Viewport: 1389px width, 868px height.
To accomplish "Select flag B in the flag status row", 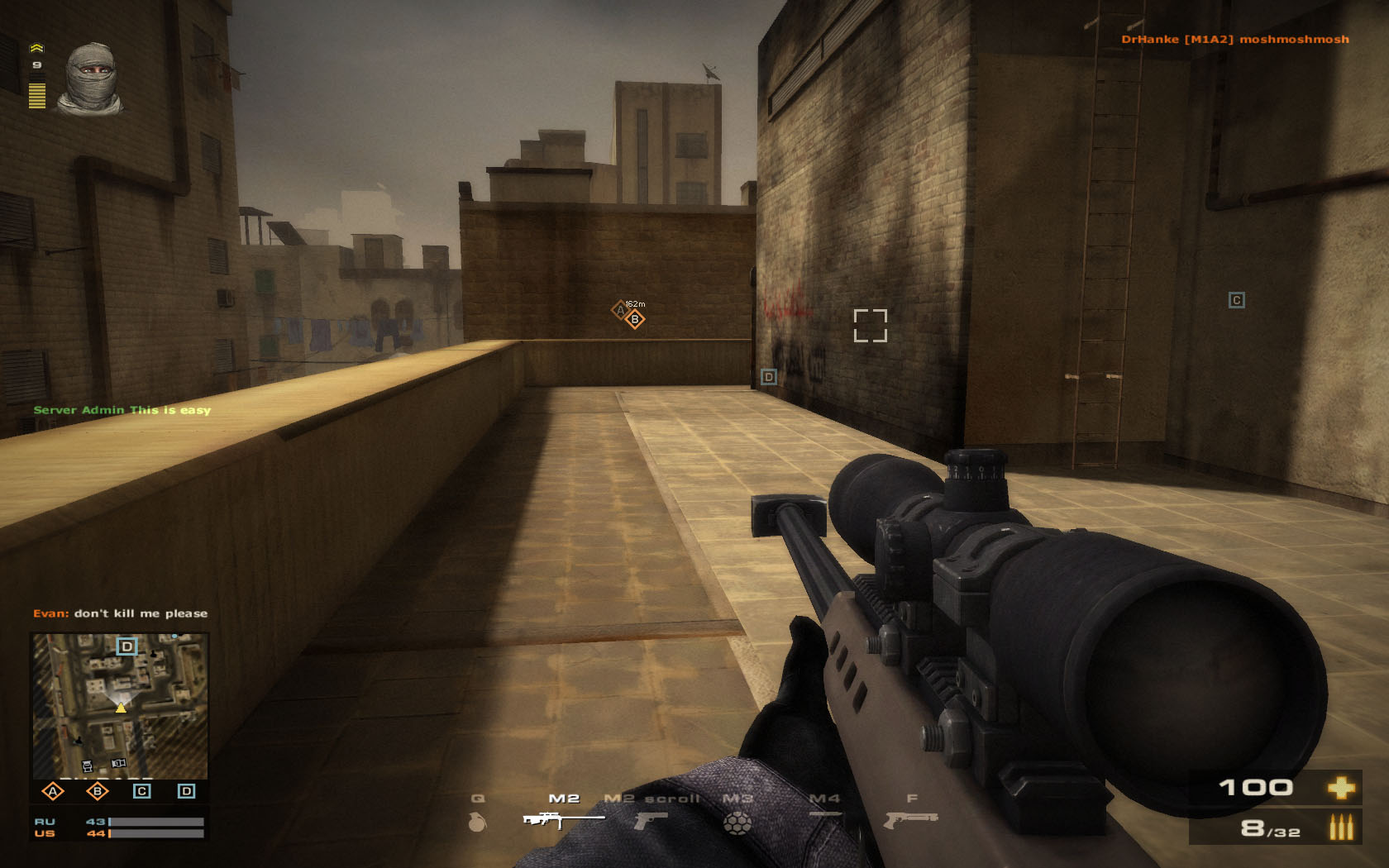I will (x=98, y=791).
